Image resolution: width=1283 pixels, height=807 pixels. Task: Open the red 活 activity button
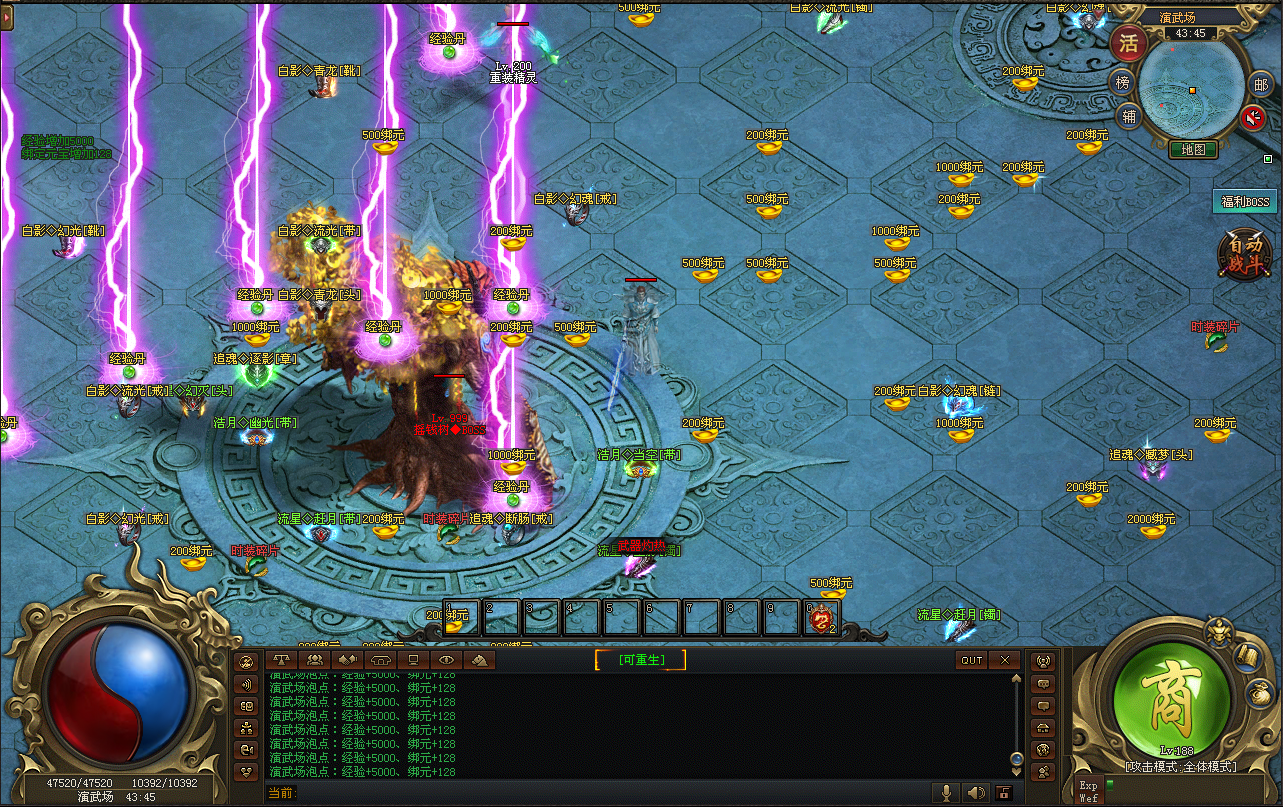1128,43
